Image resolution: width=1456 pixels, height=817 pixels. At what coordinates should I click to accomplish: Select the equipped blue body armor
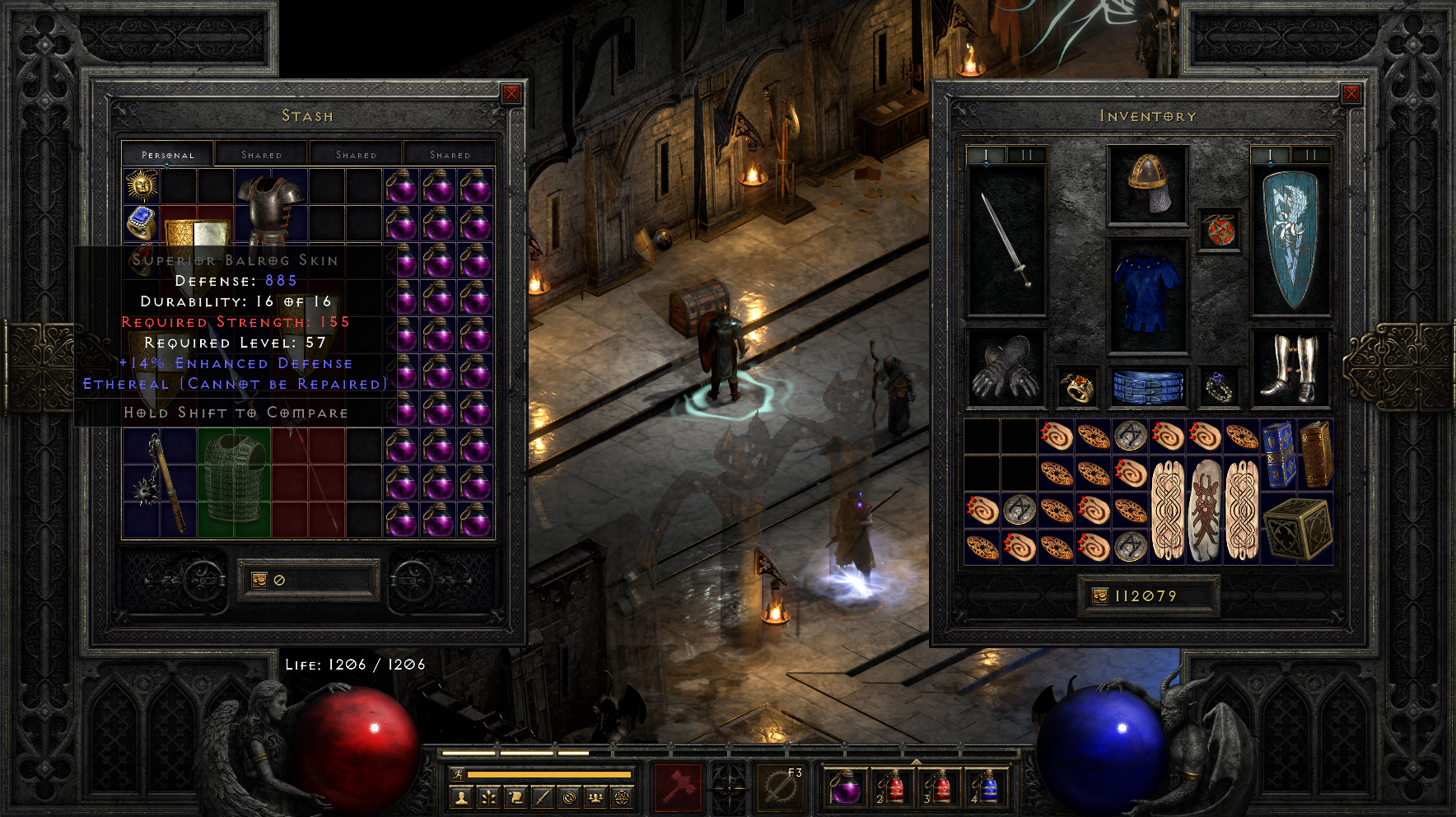[1148, 293]
